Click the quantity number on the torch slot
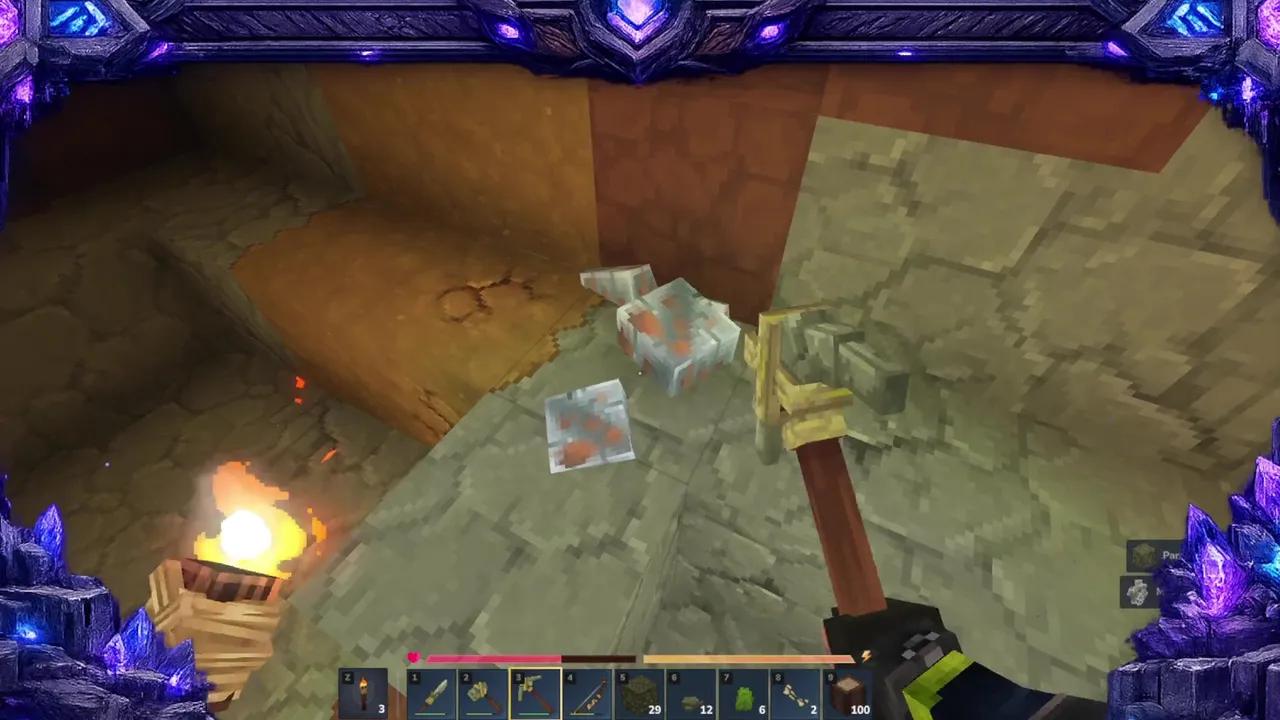Image resolution: width=1280 pixels, height=720 pixels. [380, 707]
